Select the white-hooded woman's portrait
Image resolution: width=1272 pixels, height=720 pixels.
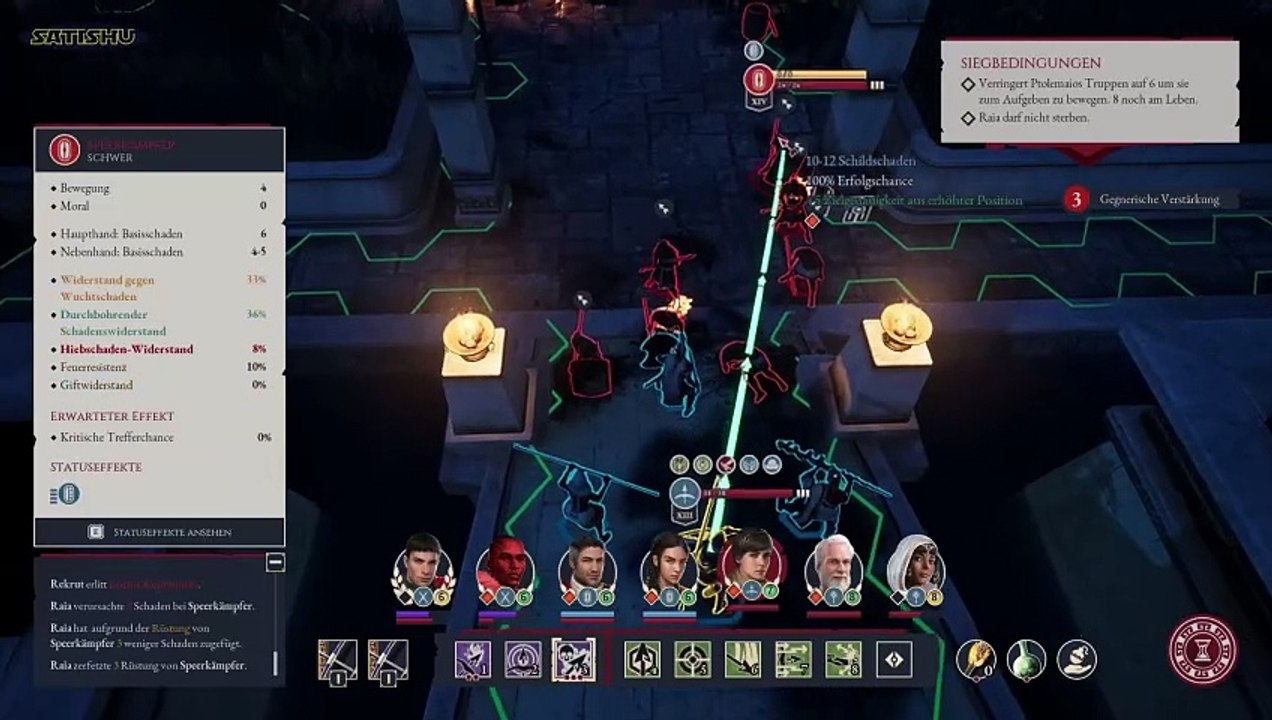pyautogui.click(x=914, y=566)
